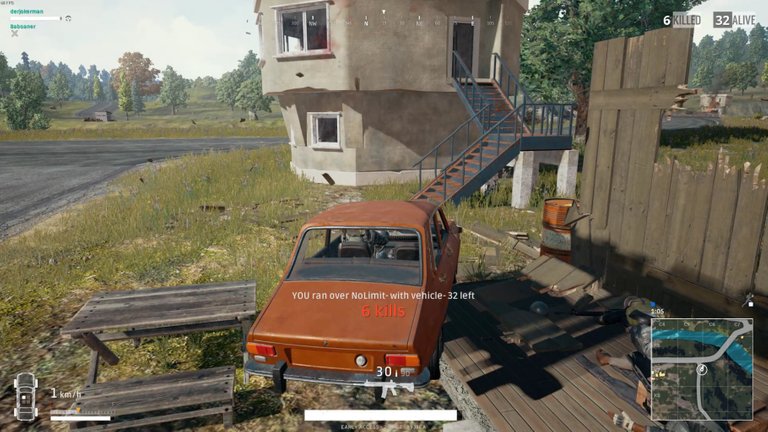Click the running figure icon above minimap
Image resolution: width=768 pixels, height=432 pixels.
748,300
